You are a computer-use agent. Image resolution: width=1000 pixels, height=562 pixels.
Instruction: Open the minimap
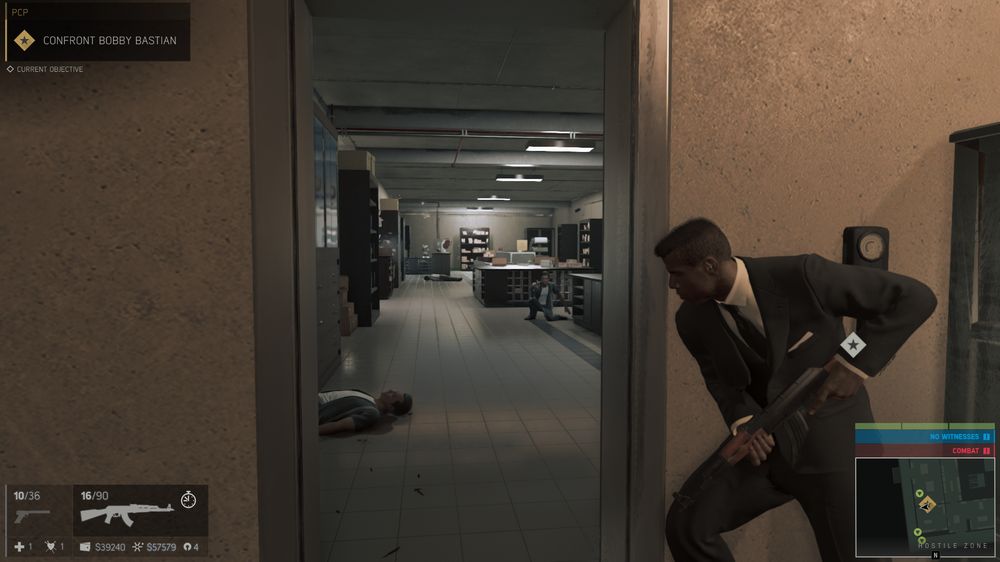click(x=924, y=504)
